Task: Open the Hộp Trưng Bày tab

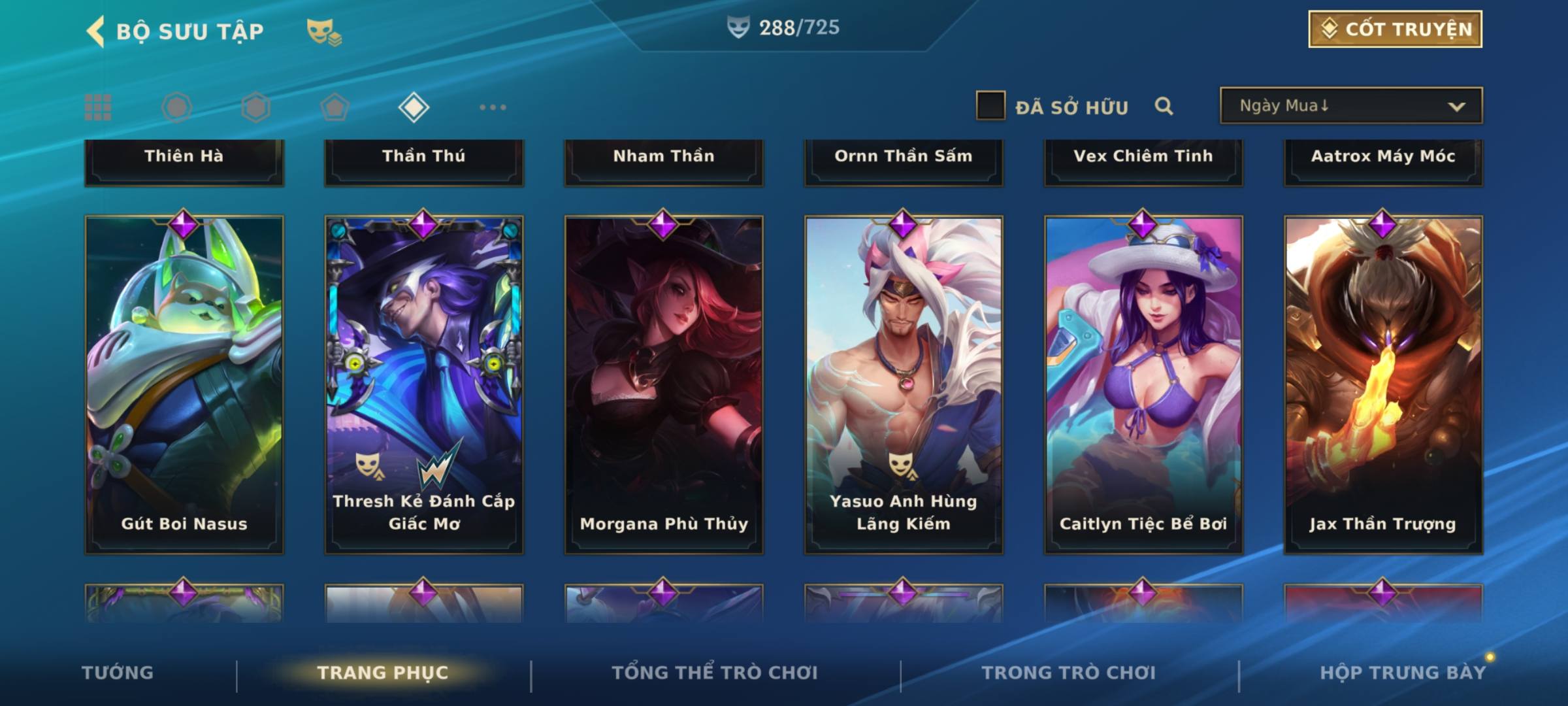Action: coord(1402,673)
